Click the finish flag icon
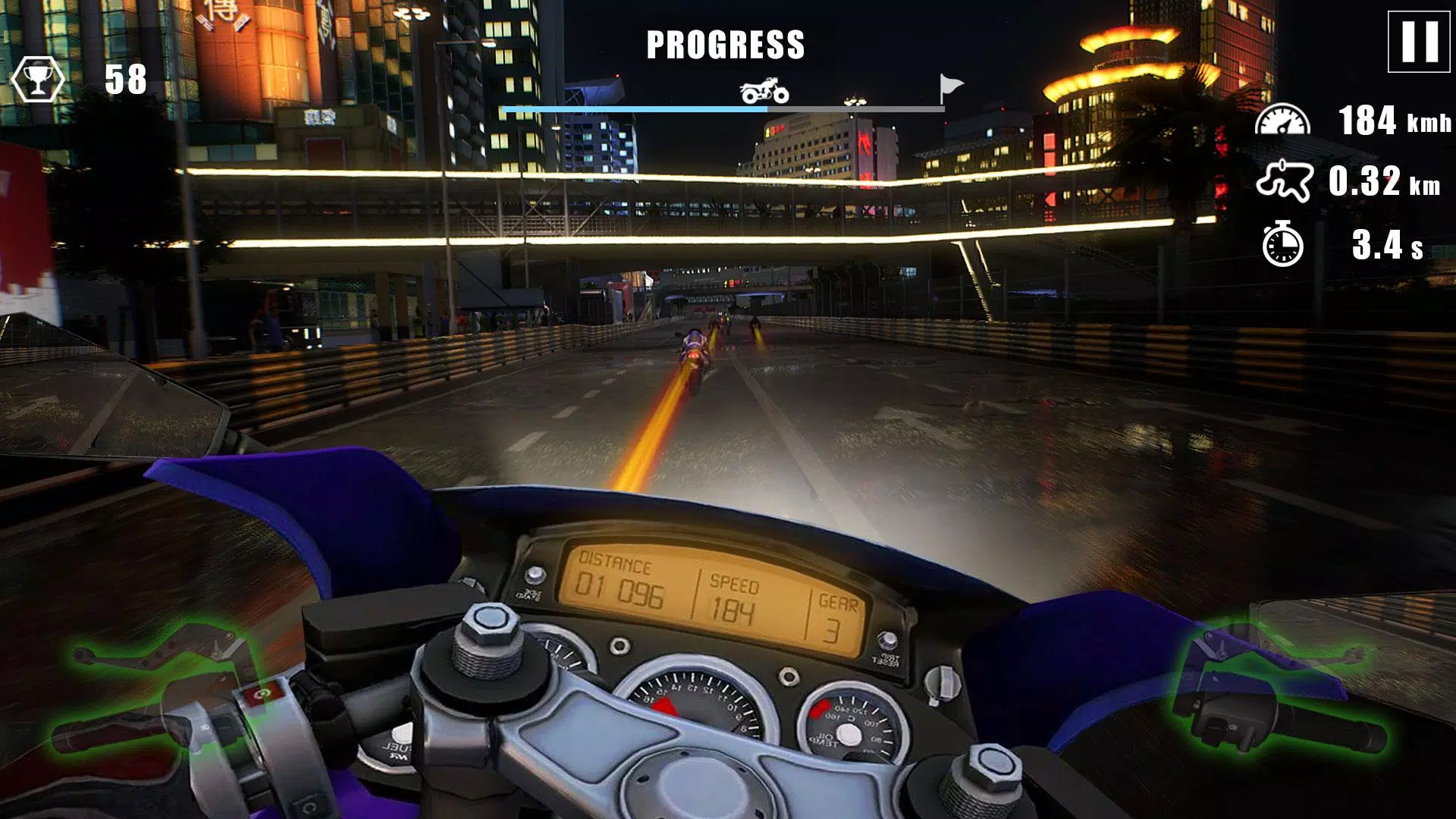The width and height of the screenshot is (1456, 819). pyautogui.click(x=950, y=86)
